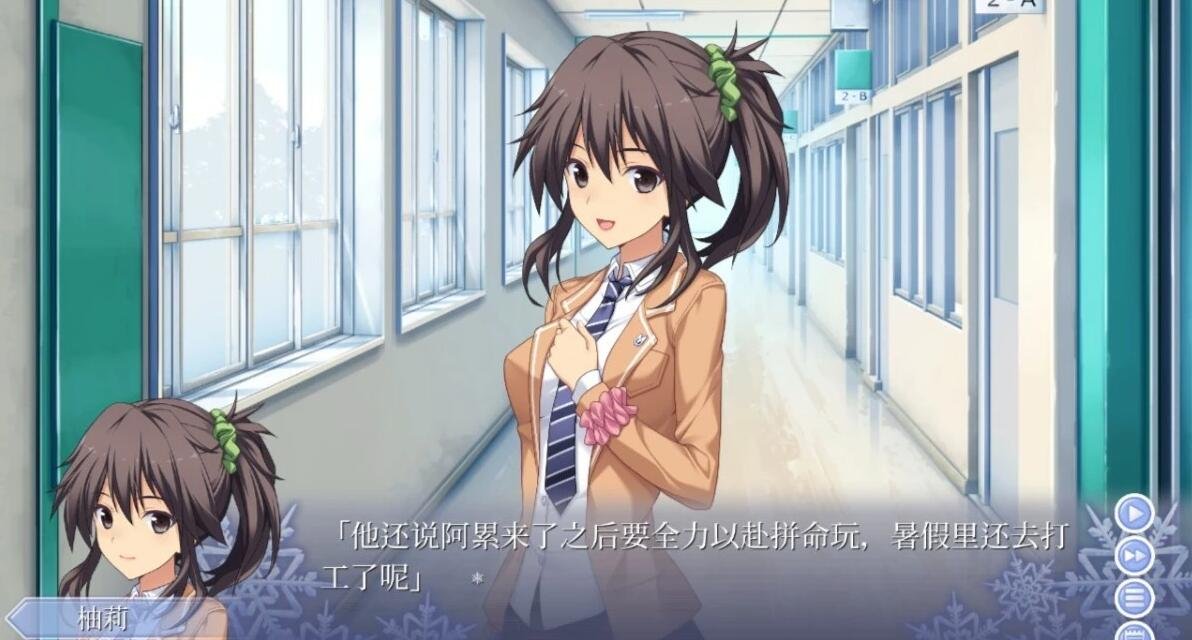Viewport: 1192px width, 640px height.
Task: Open the three-line menu button
Action: point(1134,598)
